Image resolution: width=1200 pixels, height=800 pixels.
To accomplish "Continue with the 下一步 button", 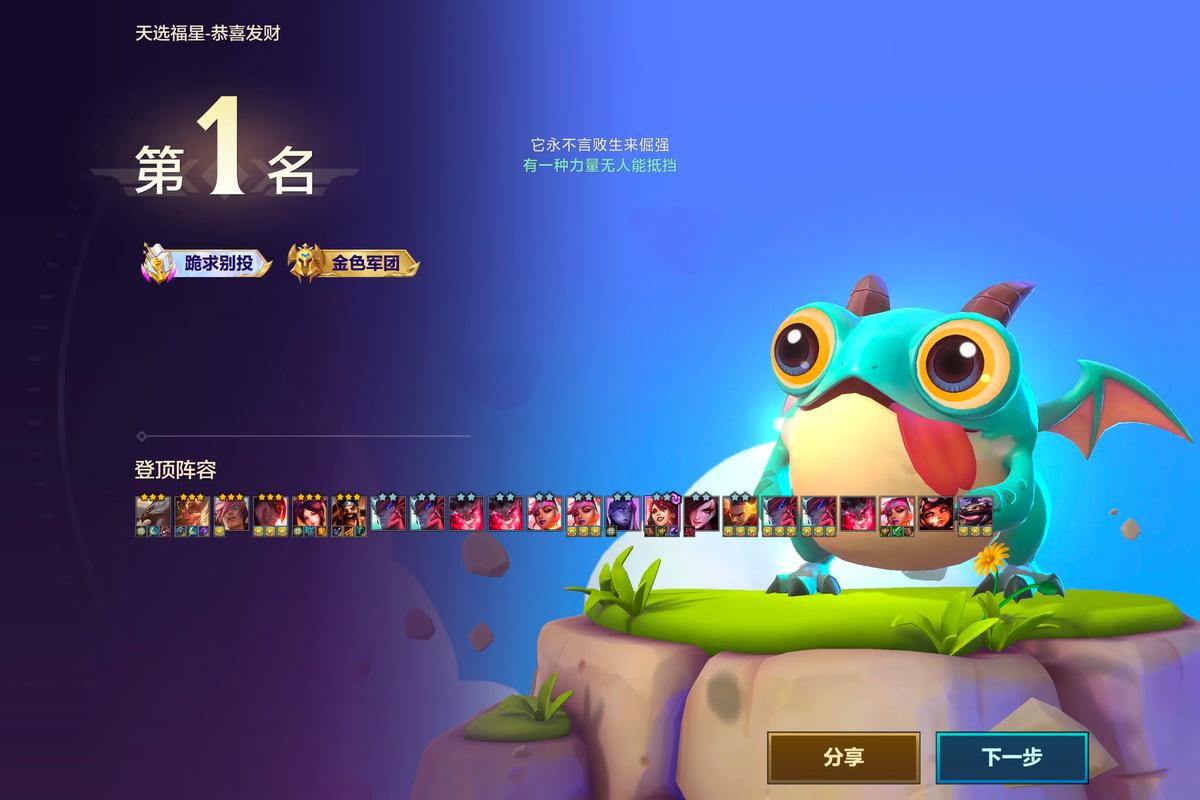I will (x=1011, y=757).
